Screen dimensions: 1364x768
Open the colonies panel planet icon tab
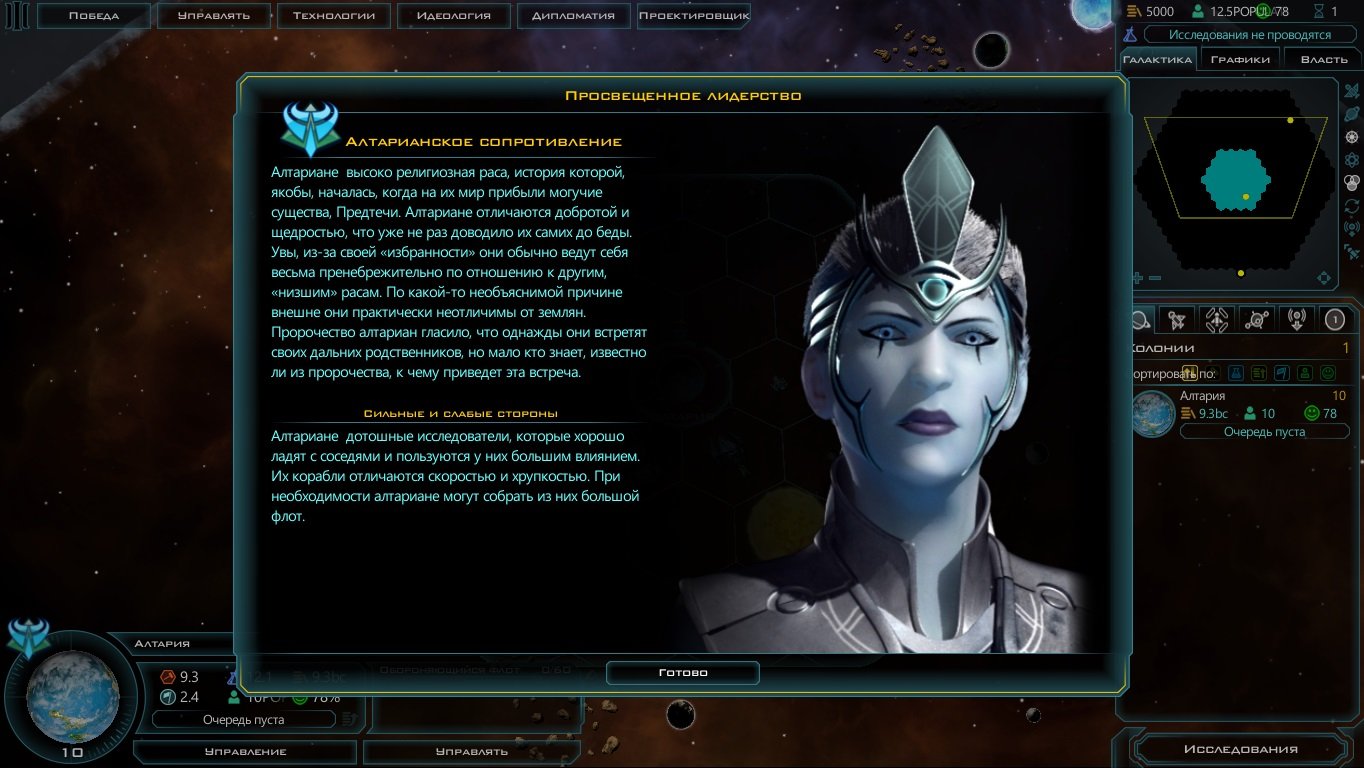pyautogui.click(x=1141, y=318)
